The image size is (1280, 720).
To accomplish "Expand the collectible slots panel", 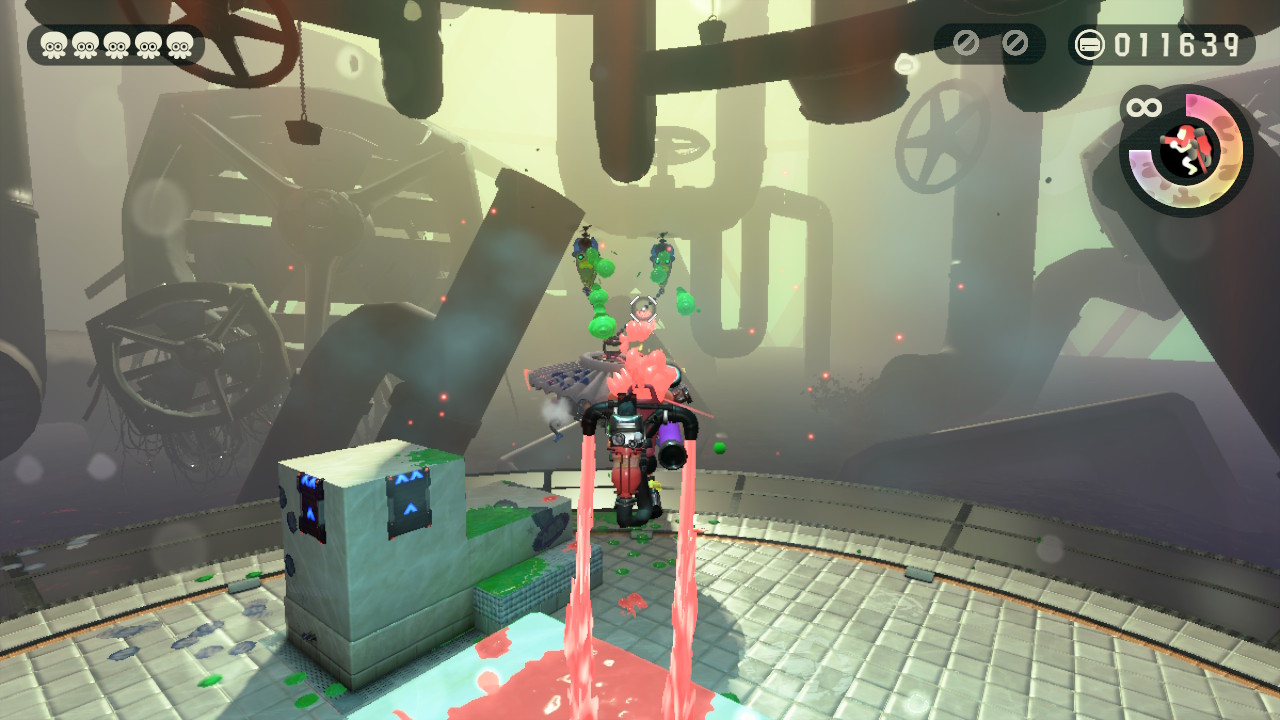I will [x=990, y=44].
